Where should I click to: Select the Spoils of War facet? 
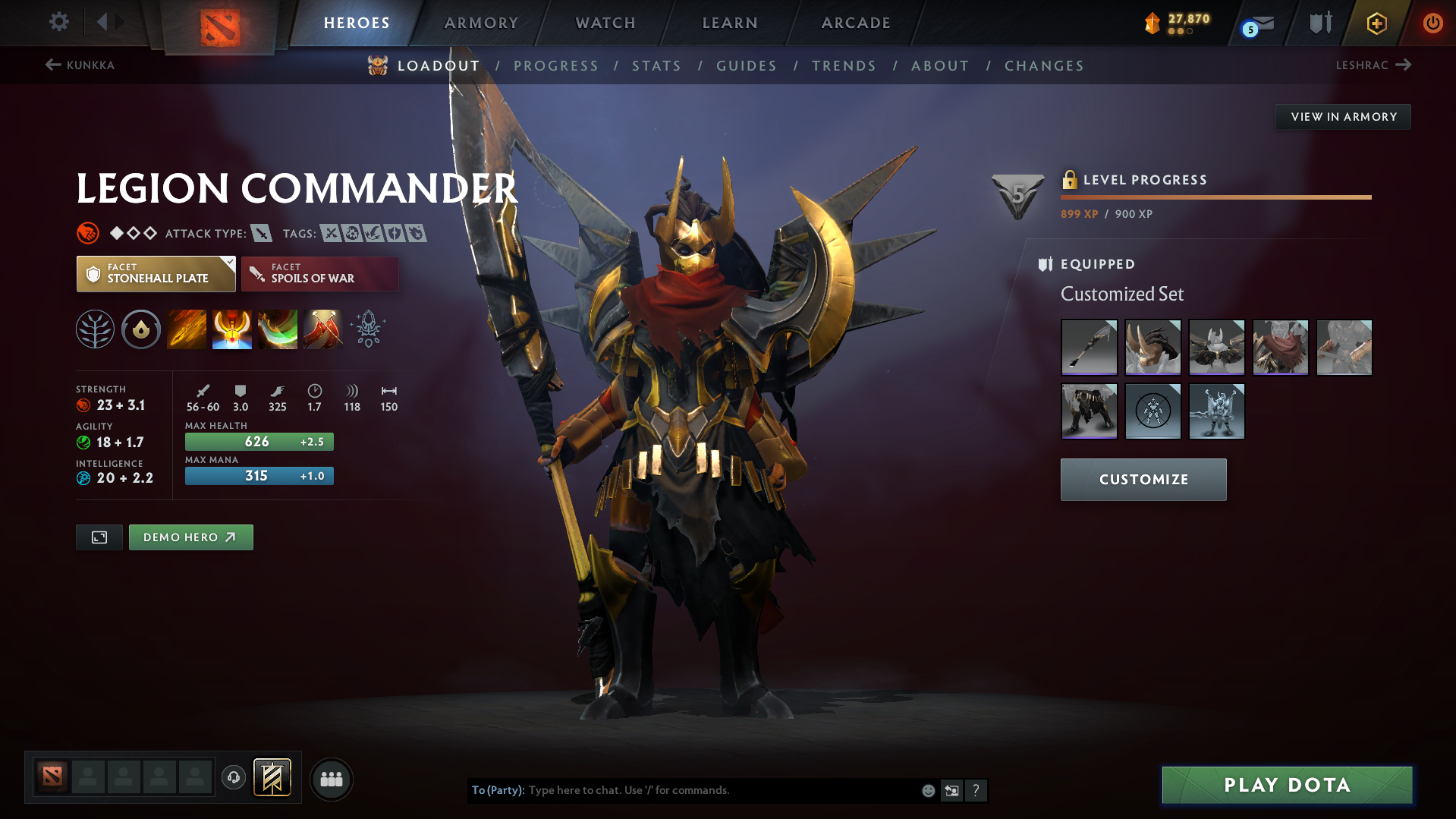(x=319, y=273)
